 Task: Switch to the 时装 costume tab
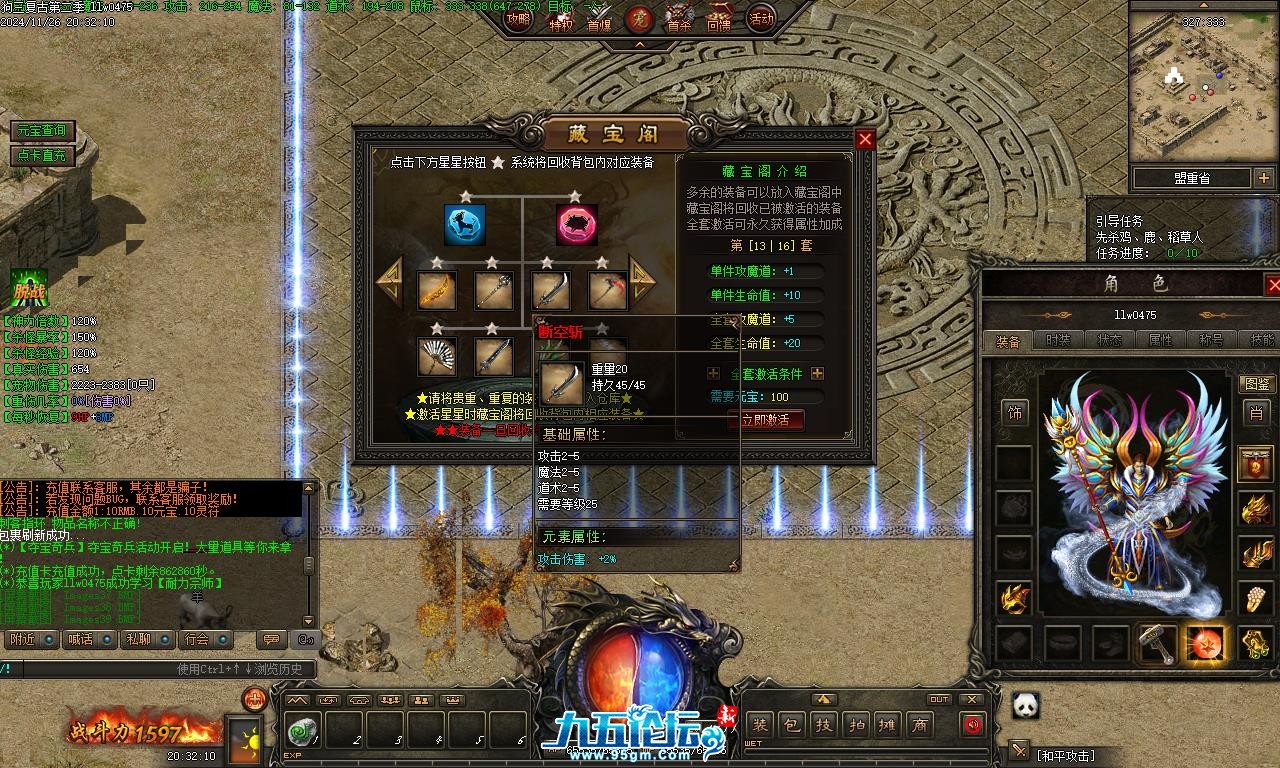[x=1058, y=341]
